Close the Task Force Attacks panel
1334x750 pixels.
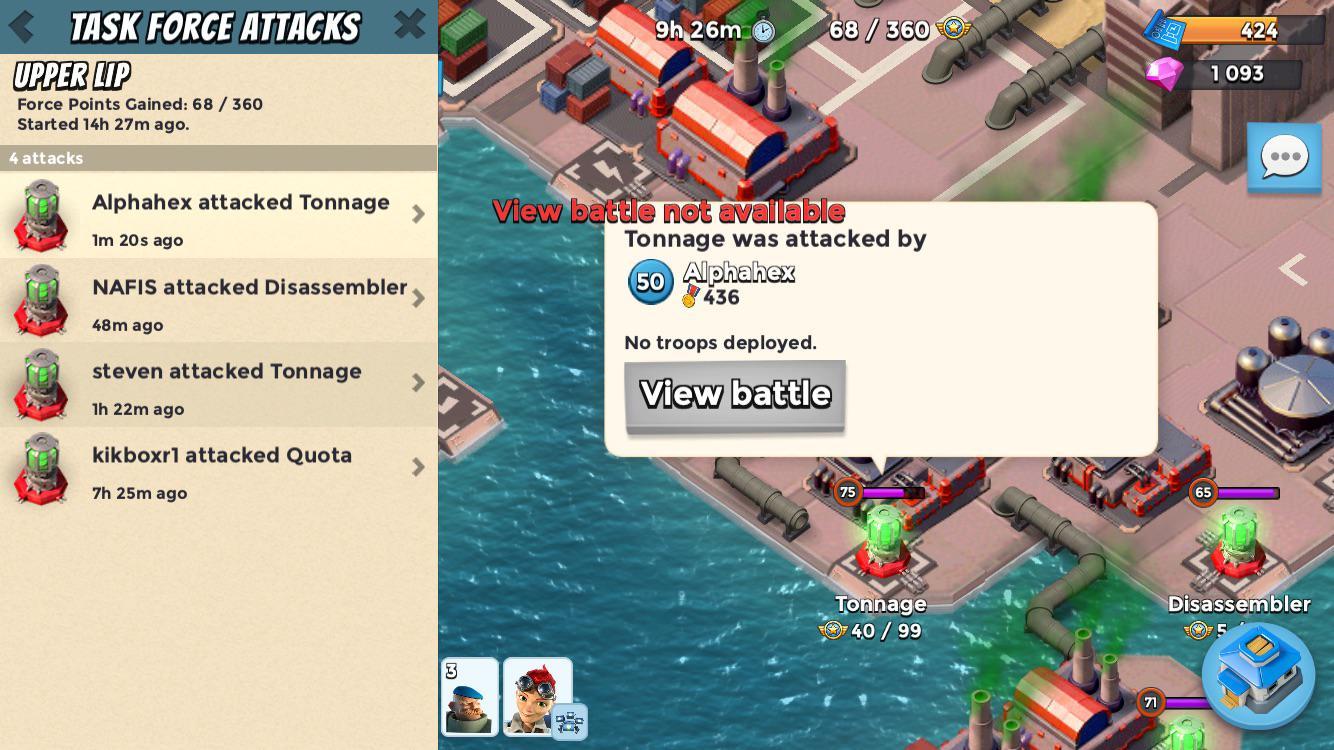tap(409, 26)
